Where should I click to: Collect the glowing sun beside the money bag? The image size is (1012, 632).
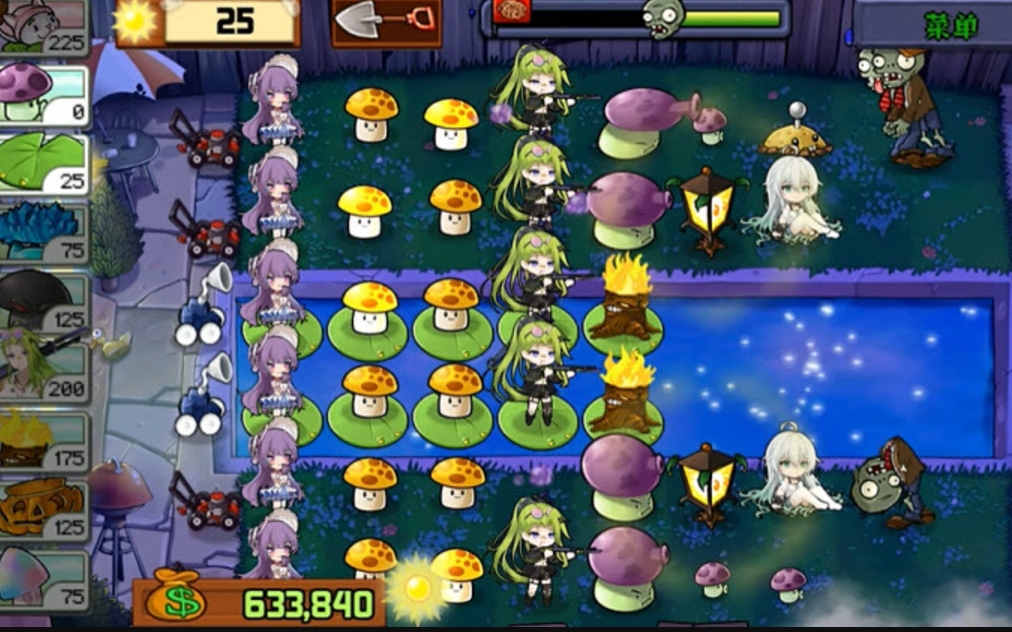tap(416, 589)
